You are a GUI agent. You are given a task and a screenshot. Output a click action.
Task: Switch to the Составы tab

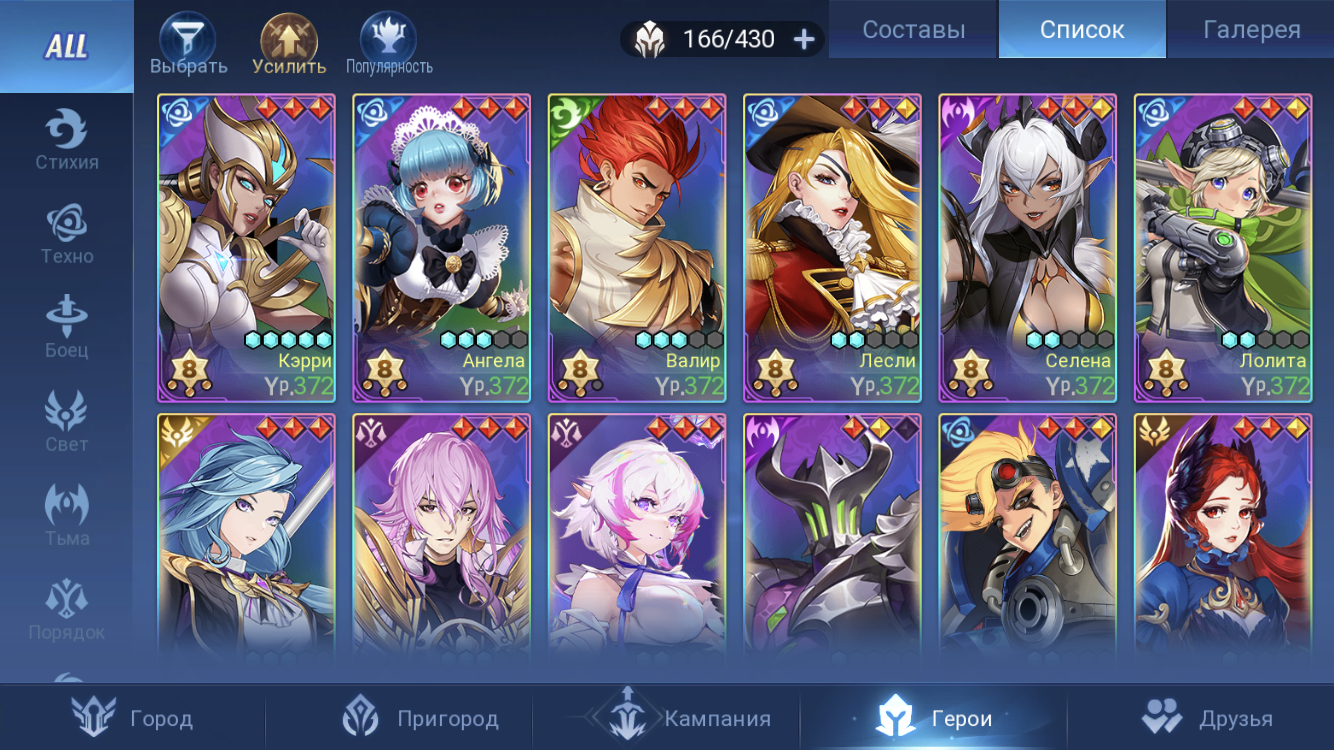point(913,30)
